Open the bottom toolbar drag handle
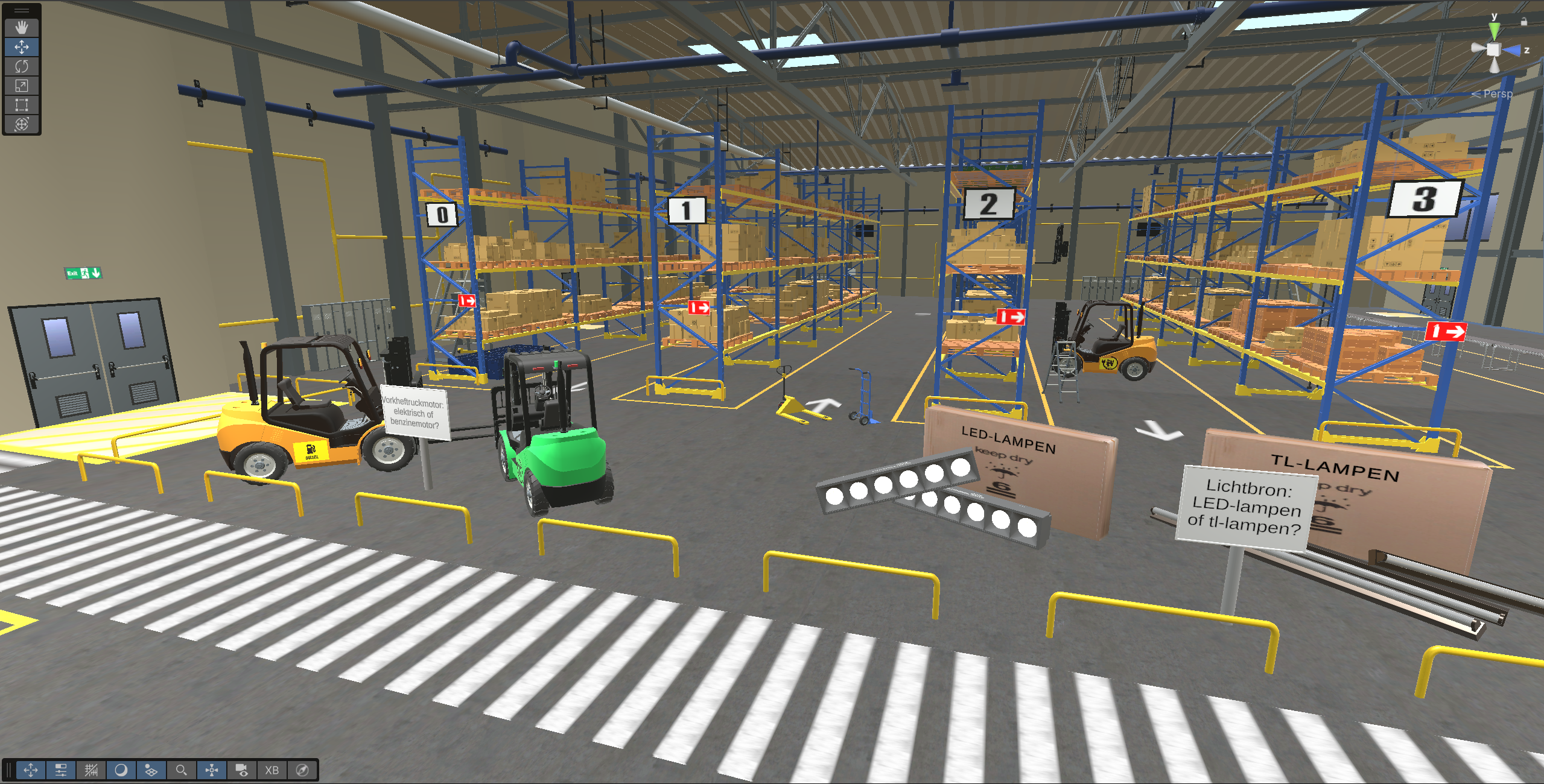This screenshot has width=1544, height=784. coord(9,770)
